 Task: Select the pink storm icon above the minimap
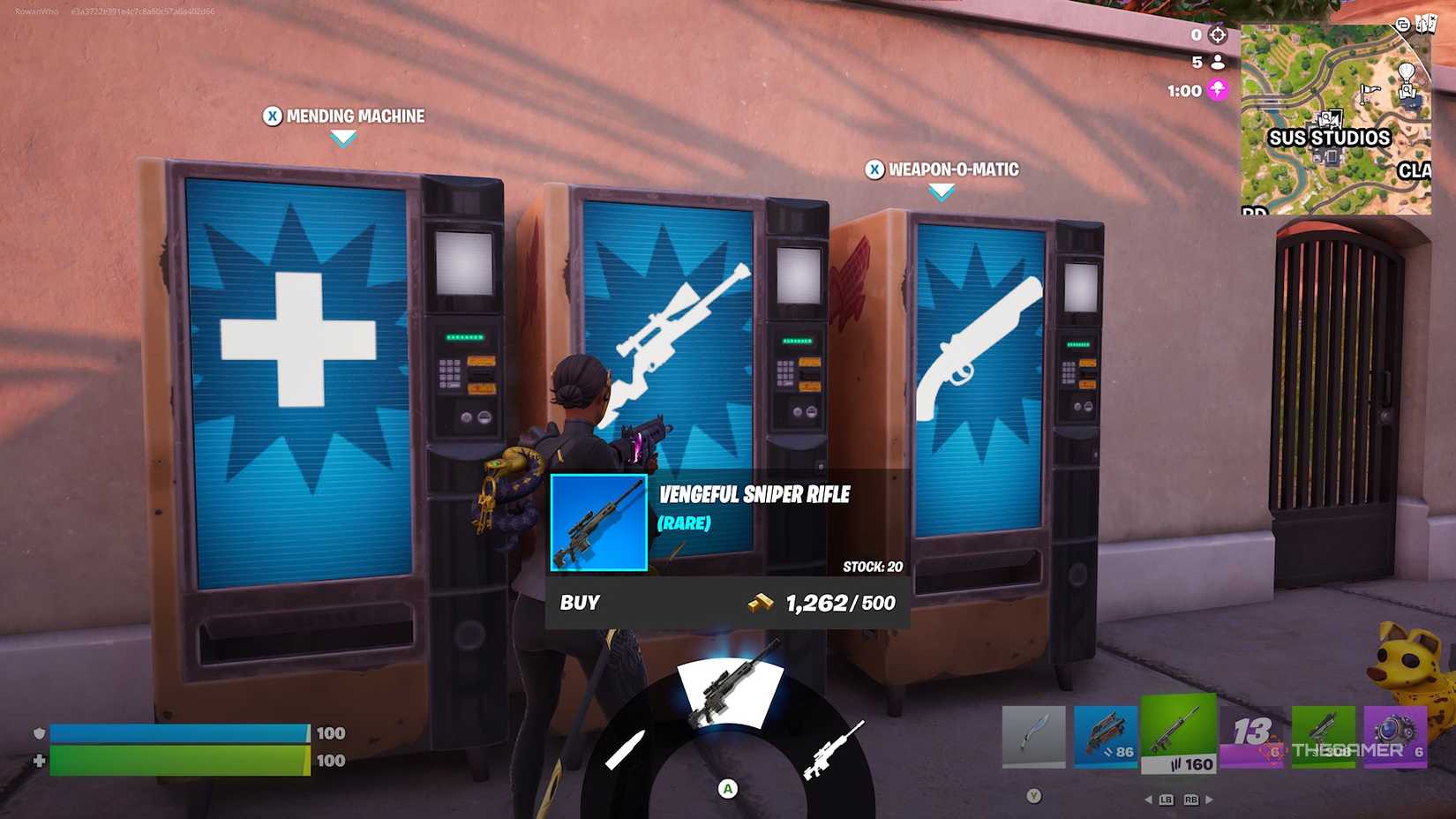1220,91
